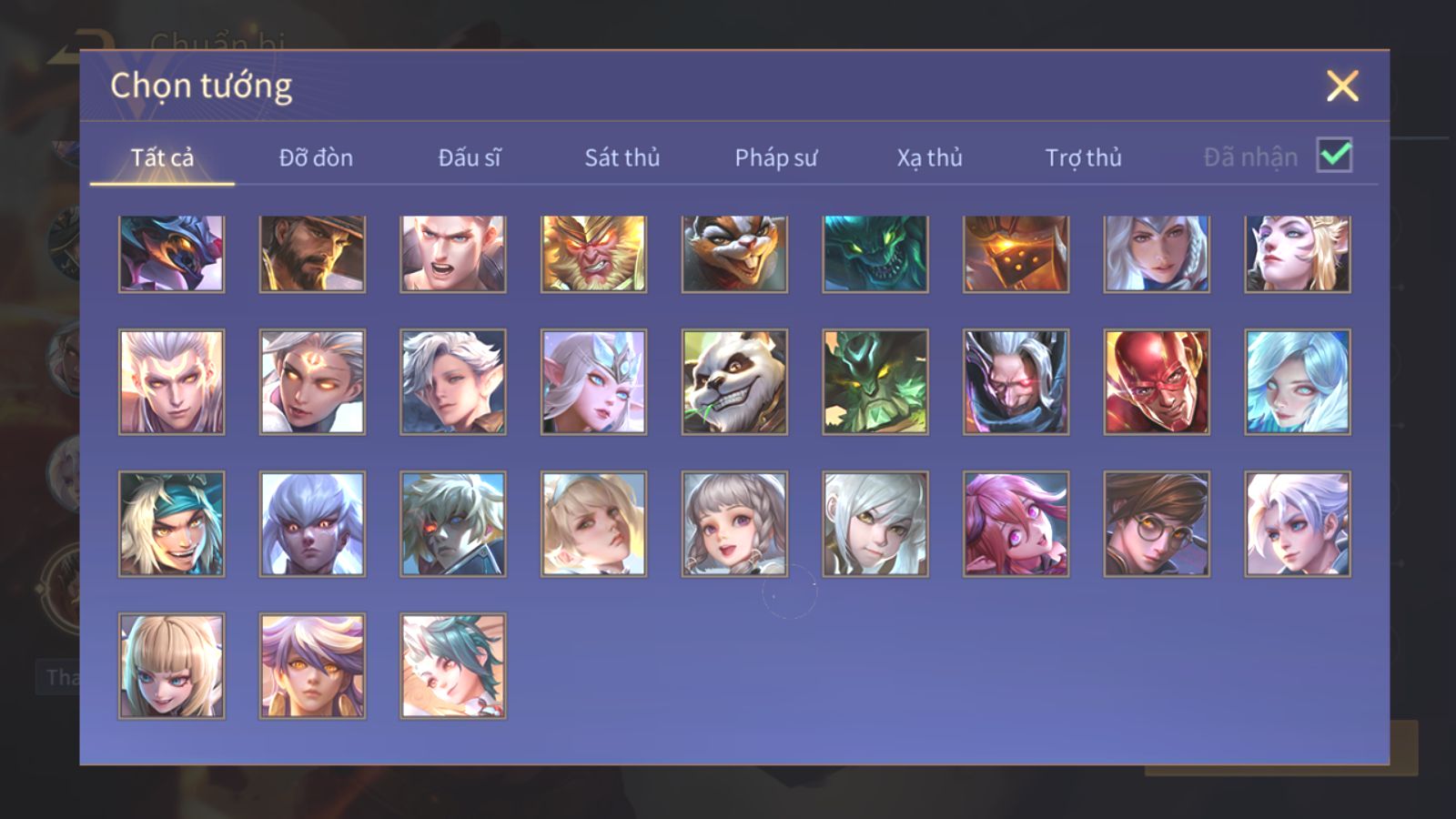
Task: Pick the hero wearing round glasses
Action: tap(1157, 523)
